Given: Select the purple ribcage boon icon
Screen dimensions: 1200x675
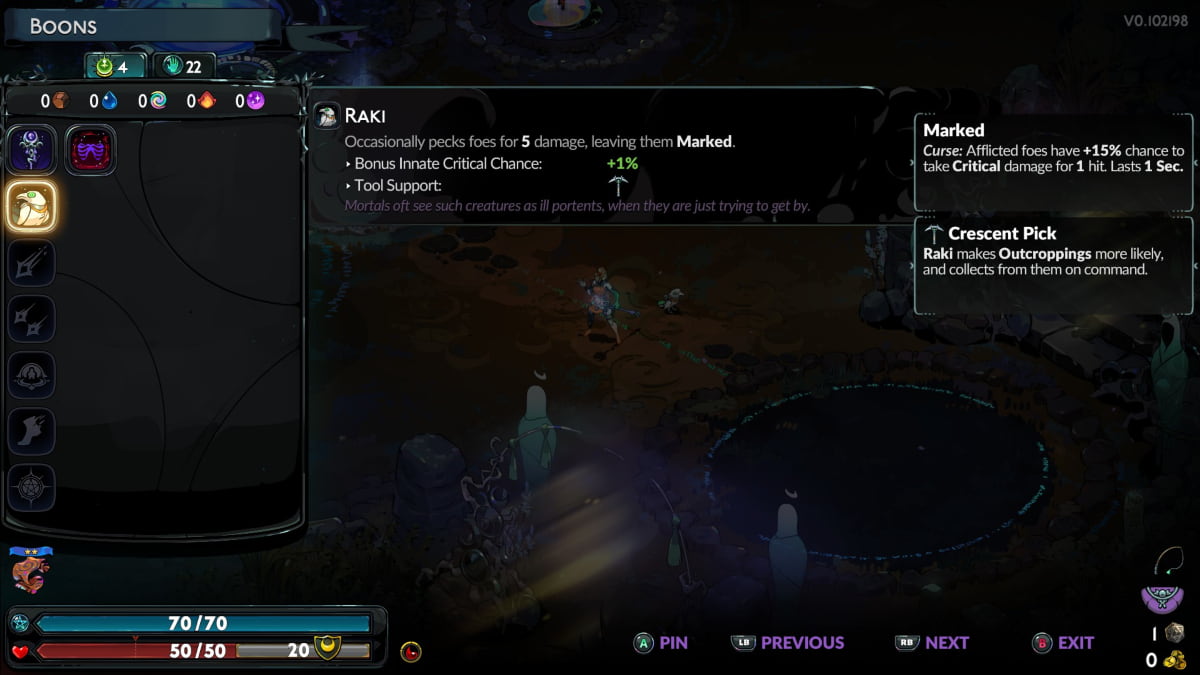Looking at the screenshot, I should 91,150.
